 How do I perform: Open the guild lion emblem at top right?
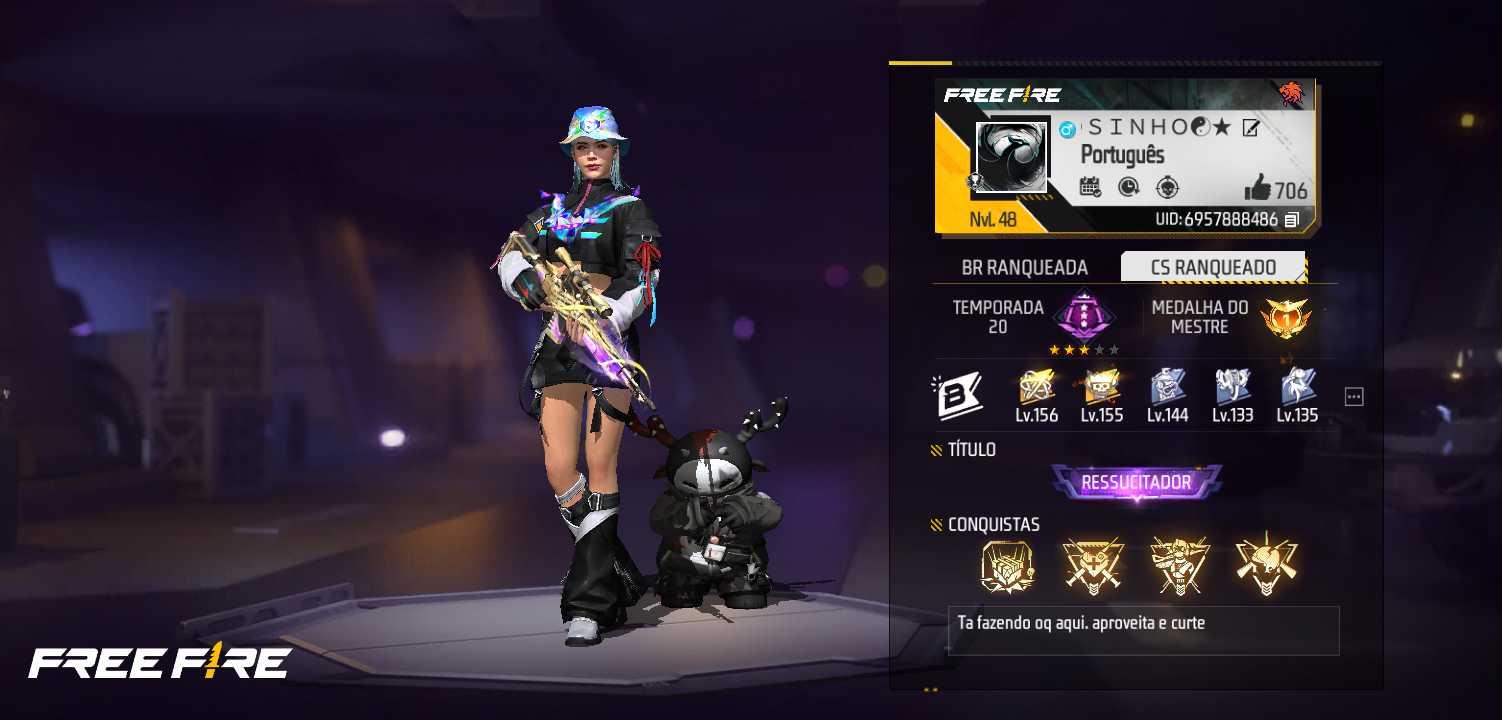(x=1292, y=93)
